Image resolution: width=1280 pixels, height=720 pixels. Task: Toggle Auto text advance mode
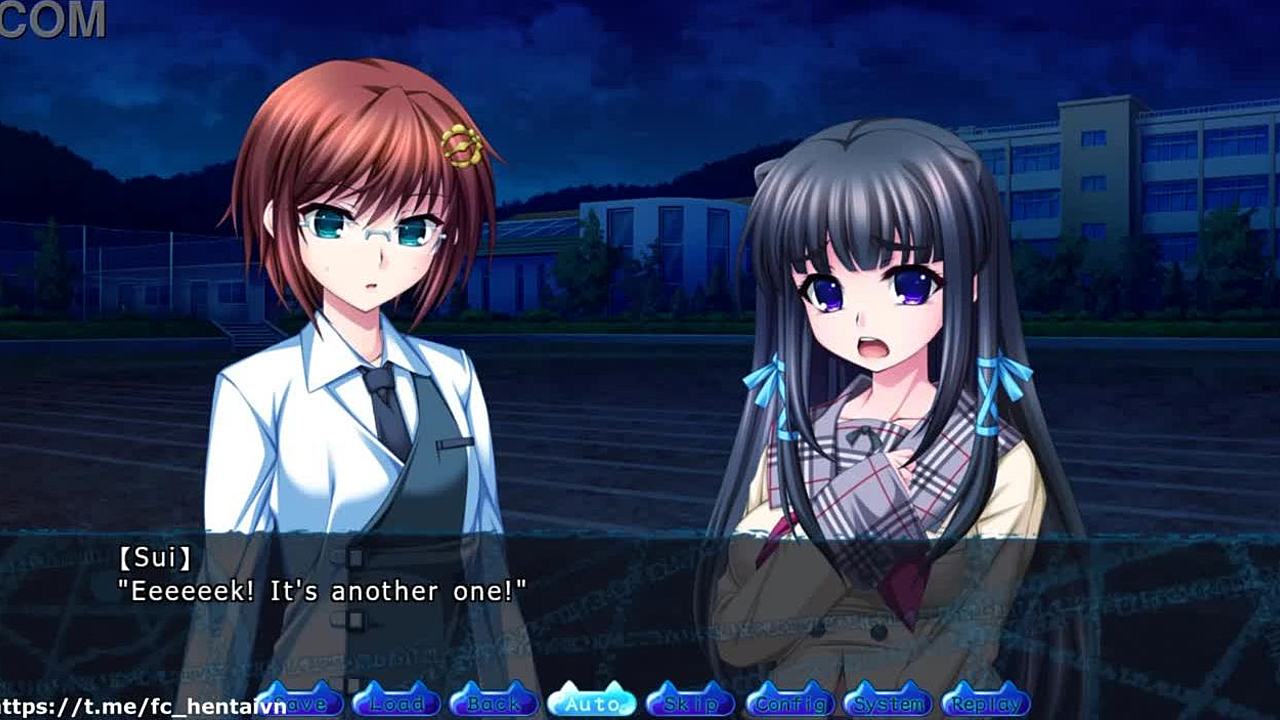tap(592, 702)
